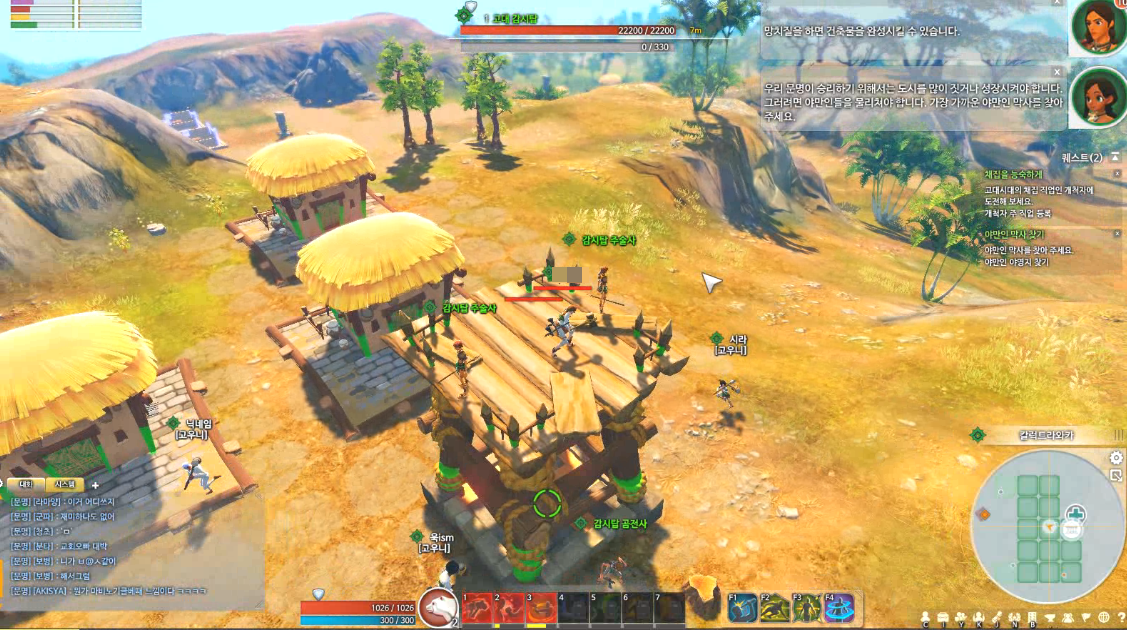Screen dimensions: 1127x630
Task: Activate the F1 hammer ability
Action: coord(742,607)
